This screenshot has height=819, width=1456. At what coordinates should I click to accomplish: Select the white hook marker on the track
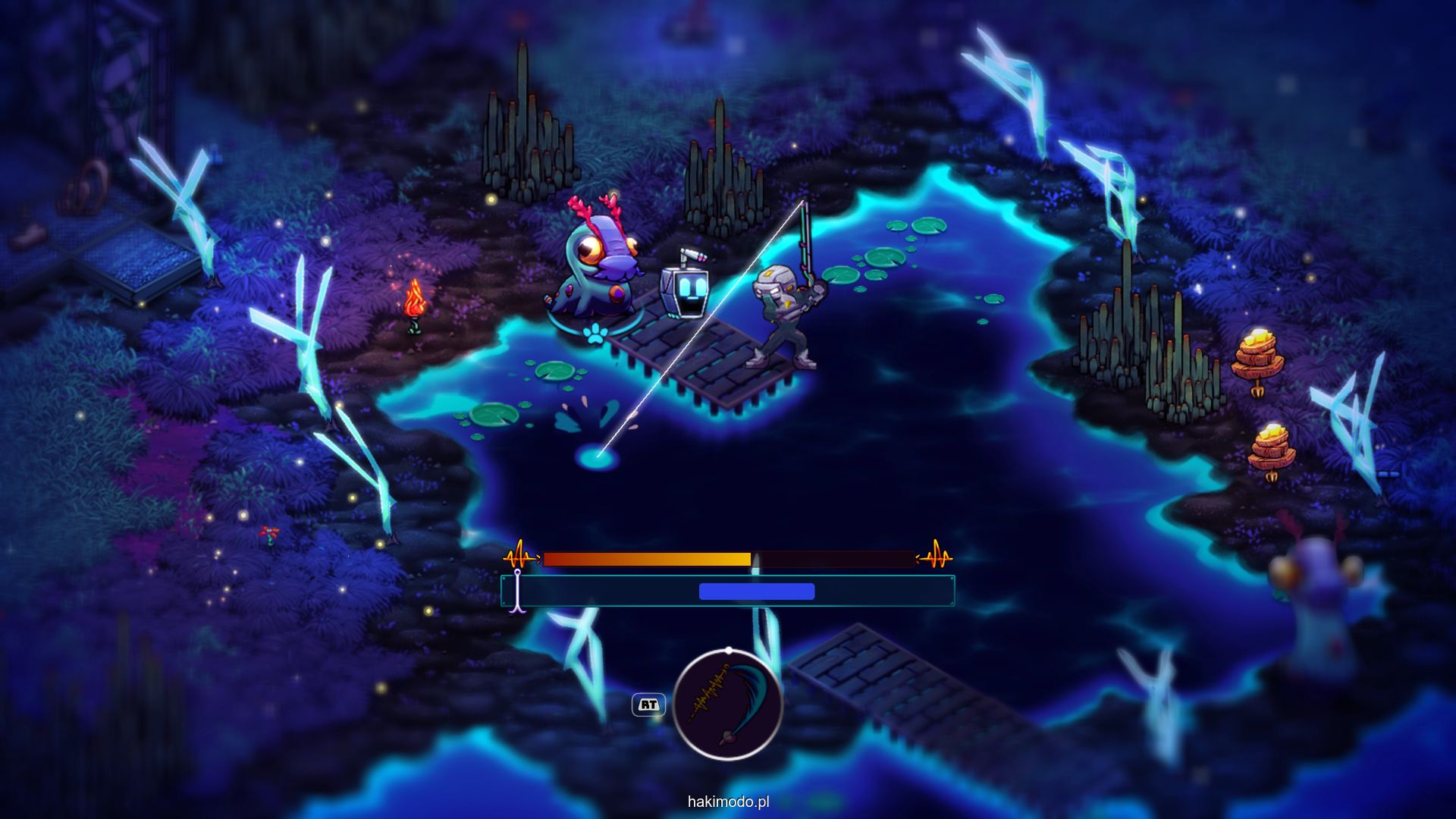(518, 591)
